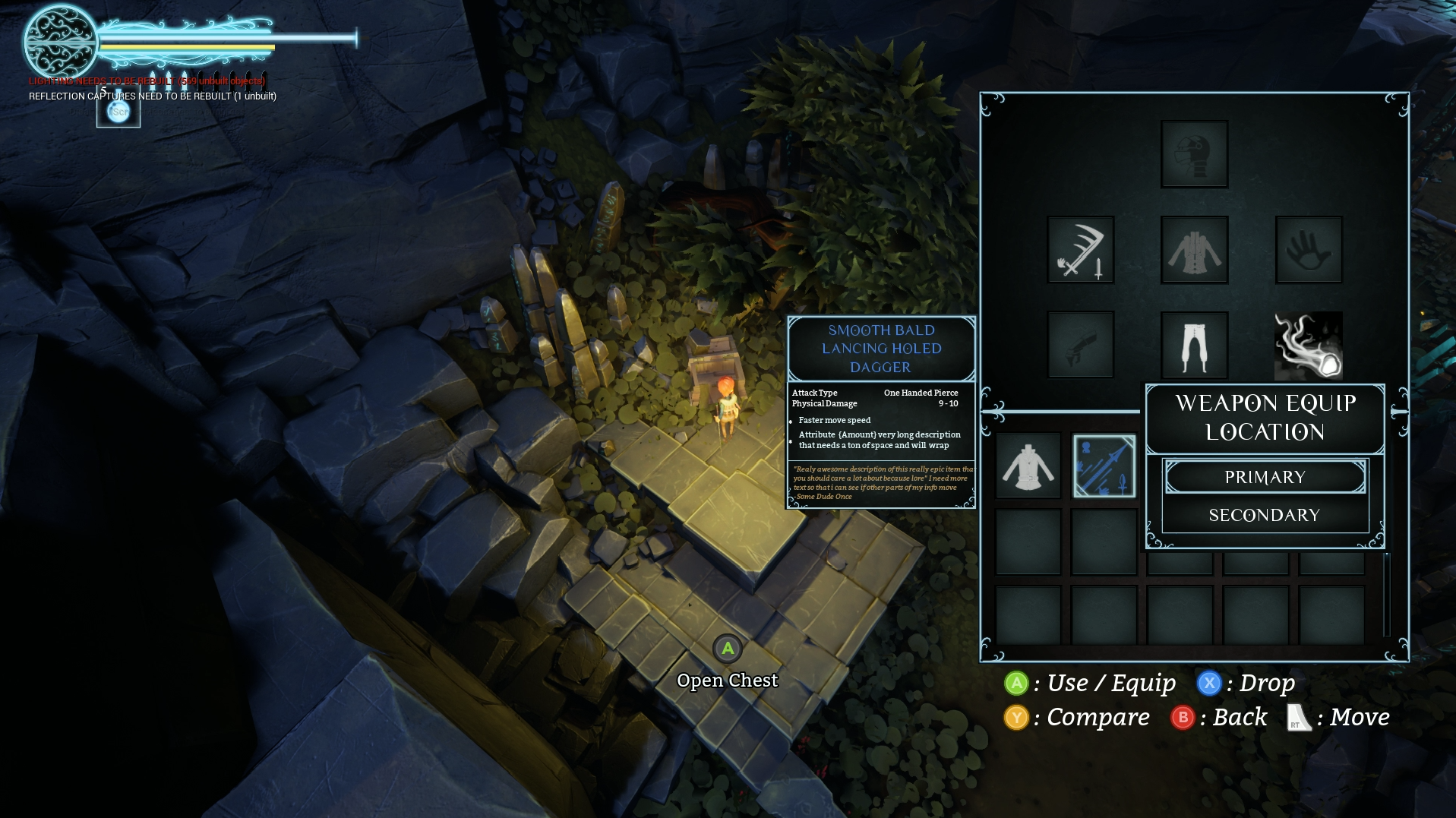Screen dimensions: 1456x818
Task: Select the highlighted dagger in the inventory
Action: tap(1104, 466)
